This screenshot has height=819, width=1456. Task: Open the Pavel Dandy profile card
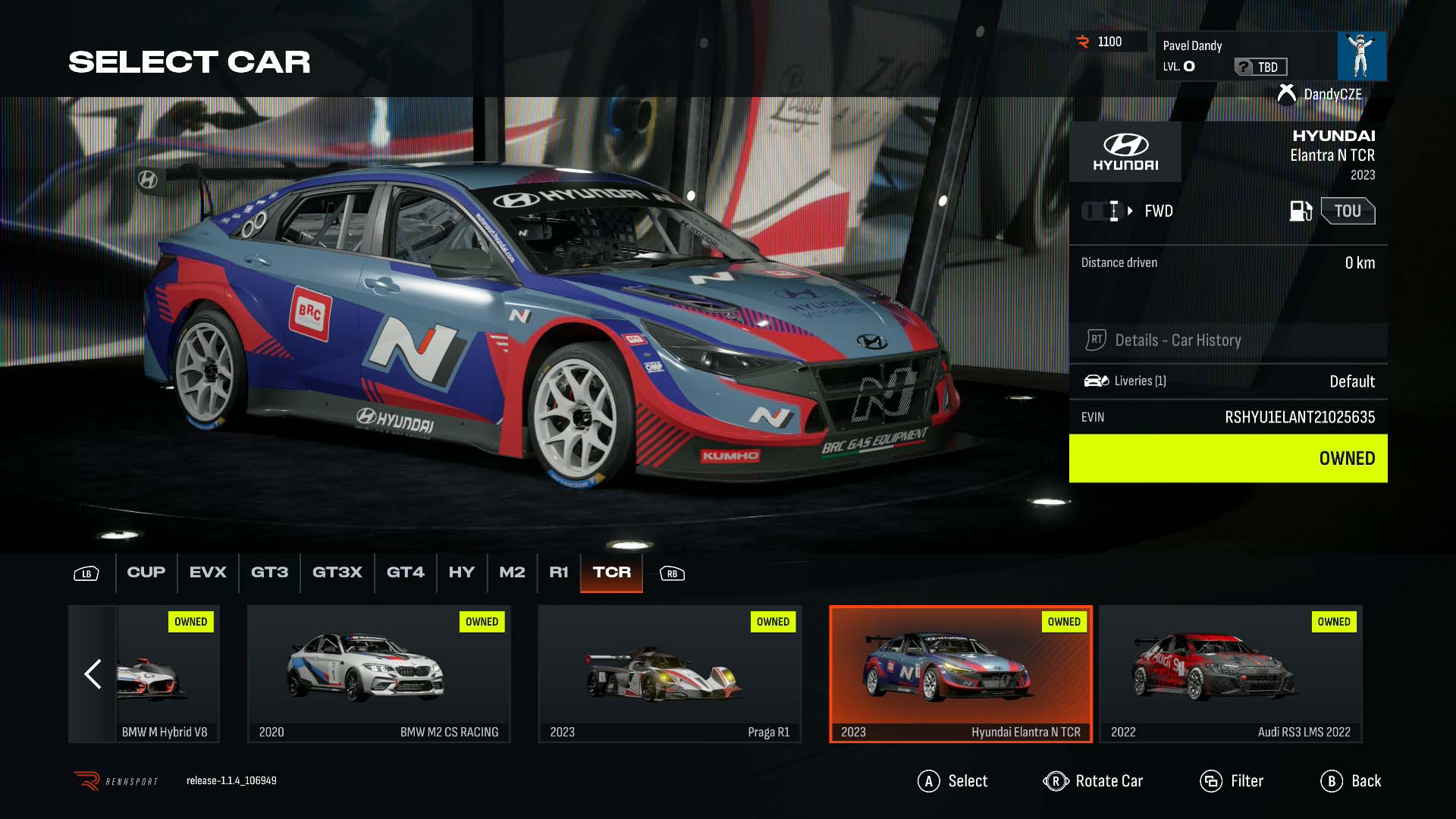pos(1270,56)
